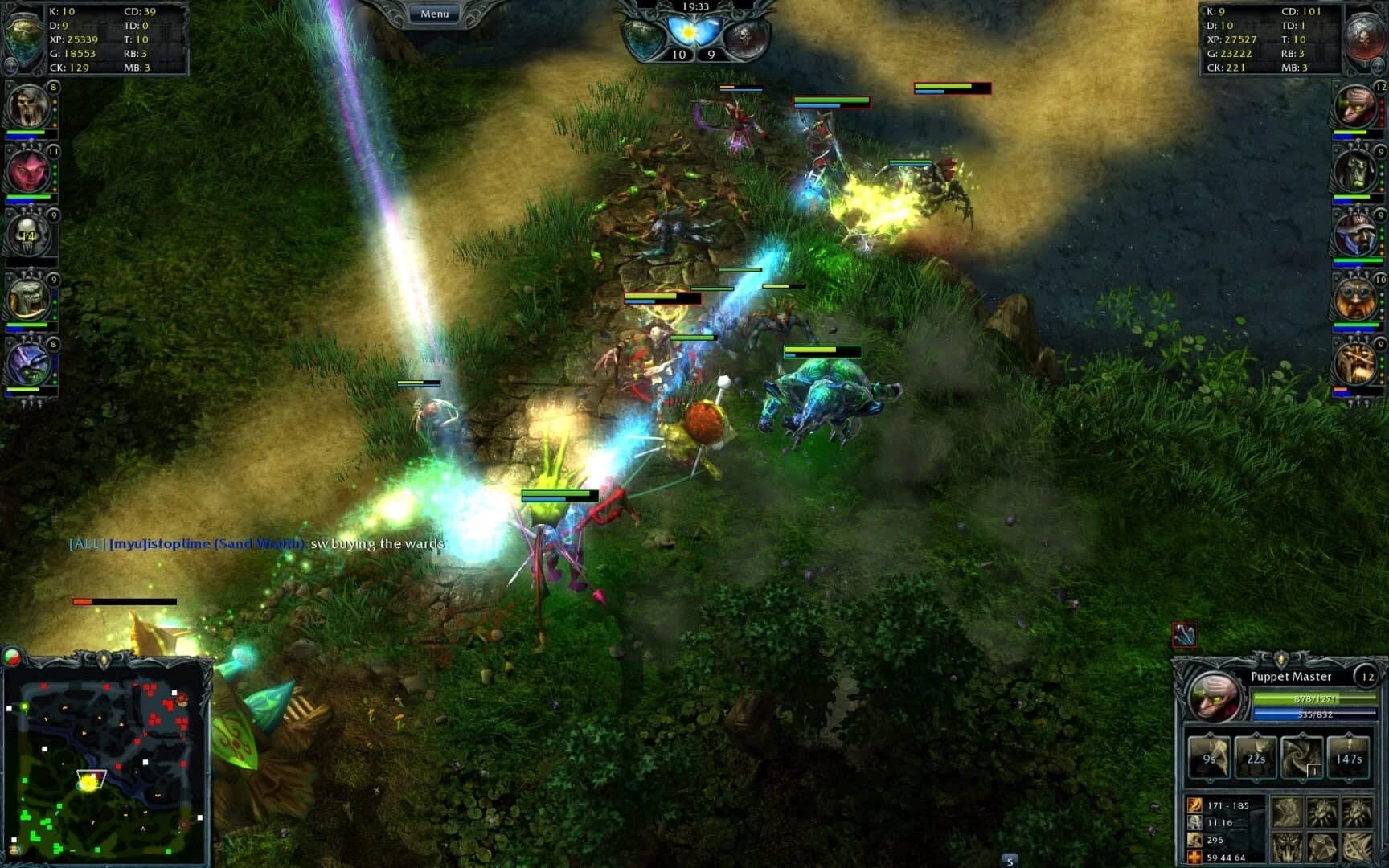This screenshot has width=1389, height=868.
Task: Click the day/night sun indicator at top center
Action: tap(690, 32)
